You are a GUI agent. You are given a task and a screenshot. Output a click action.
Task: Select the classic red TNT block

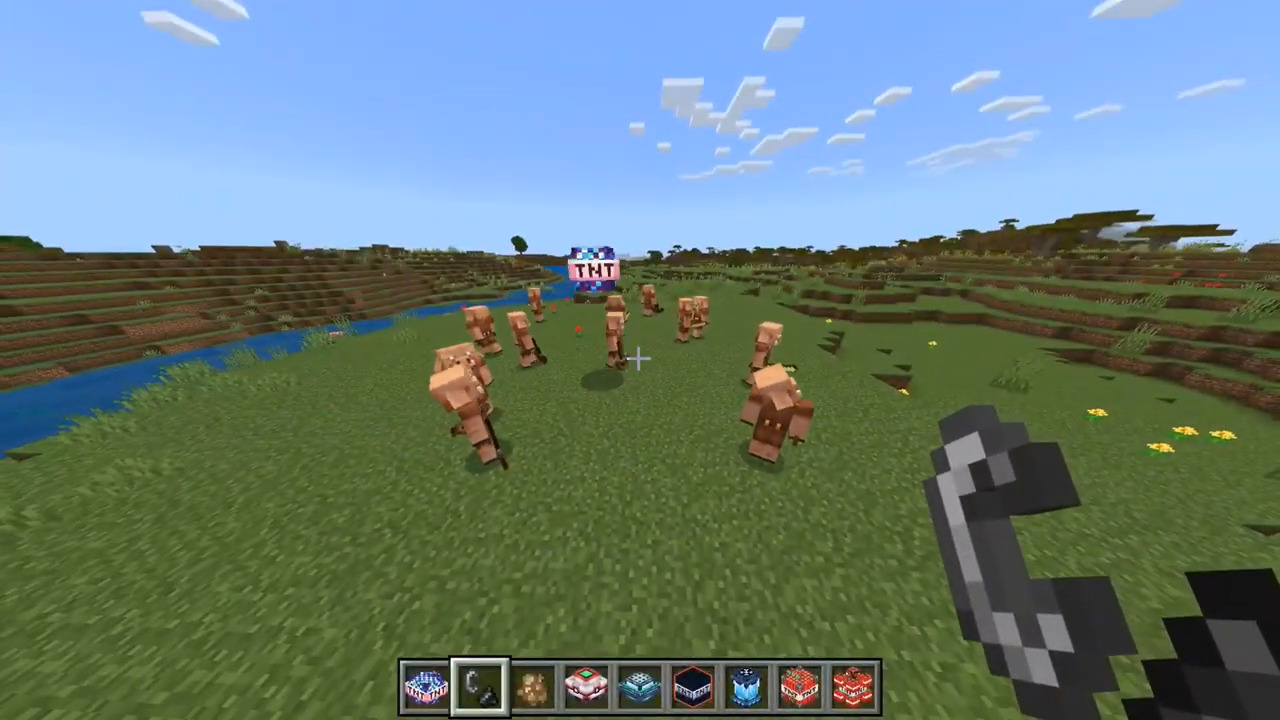(x=800, y=683)
